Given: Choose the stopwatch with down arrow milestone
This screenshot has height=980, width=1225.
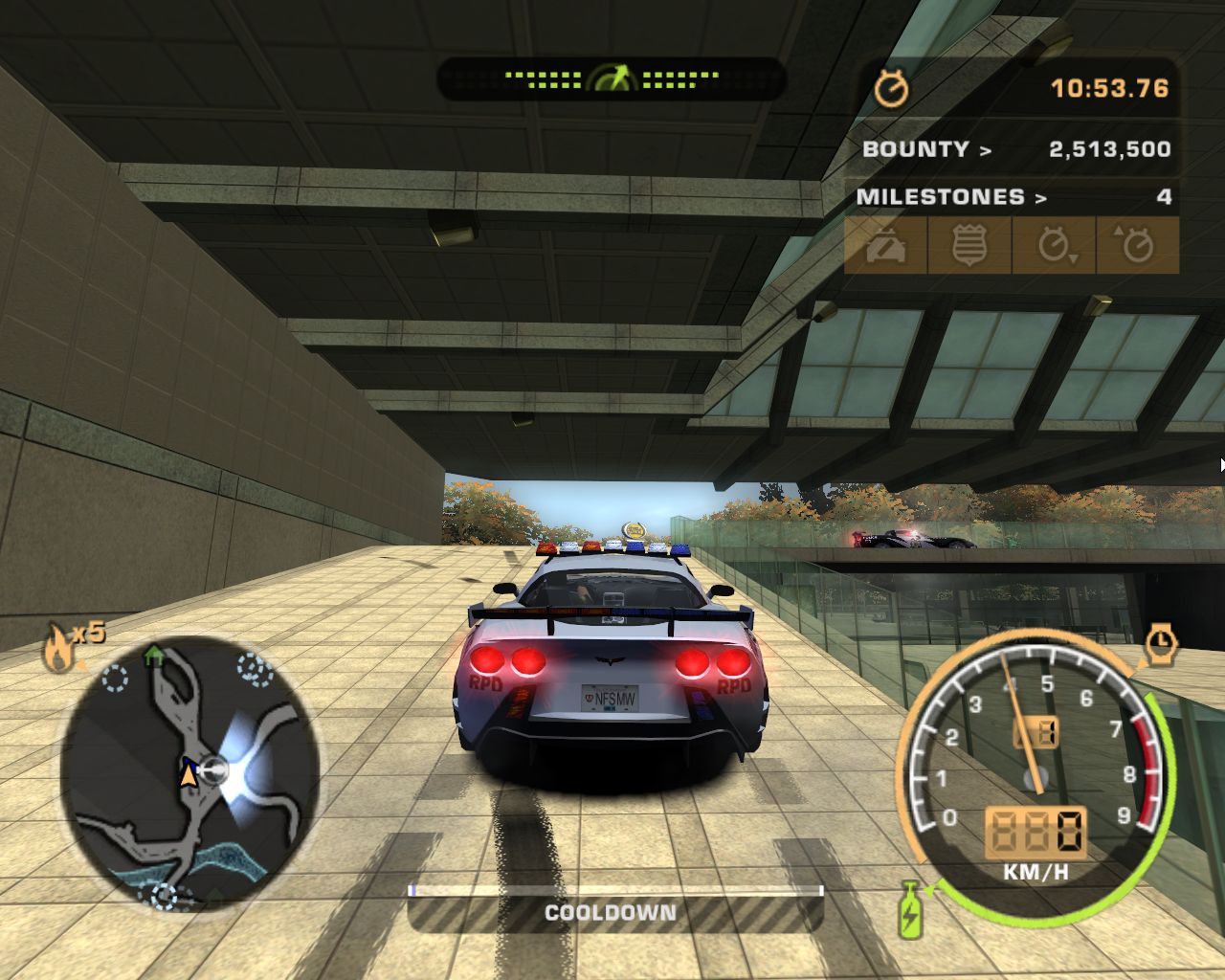Looking at the screenshot, I should (1054, 246).
